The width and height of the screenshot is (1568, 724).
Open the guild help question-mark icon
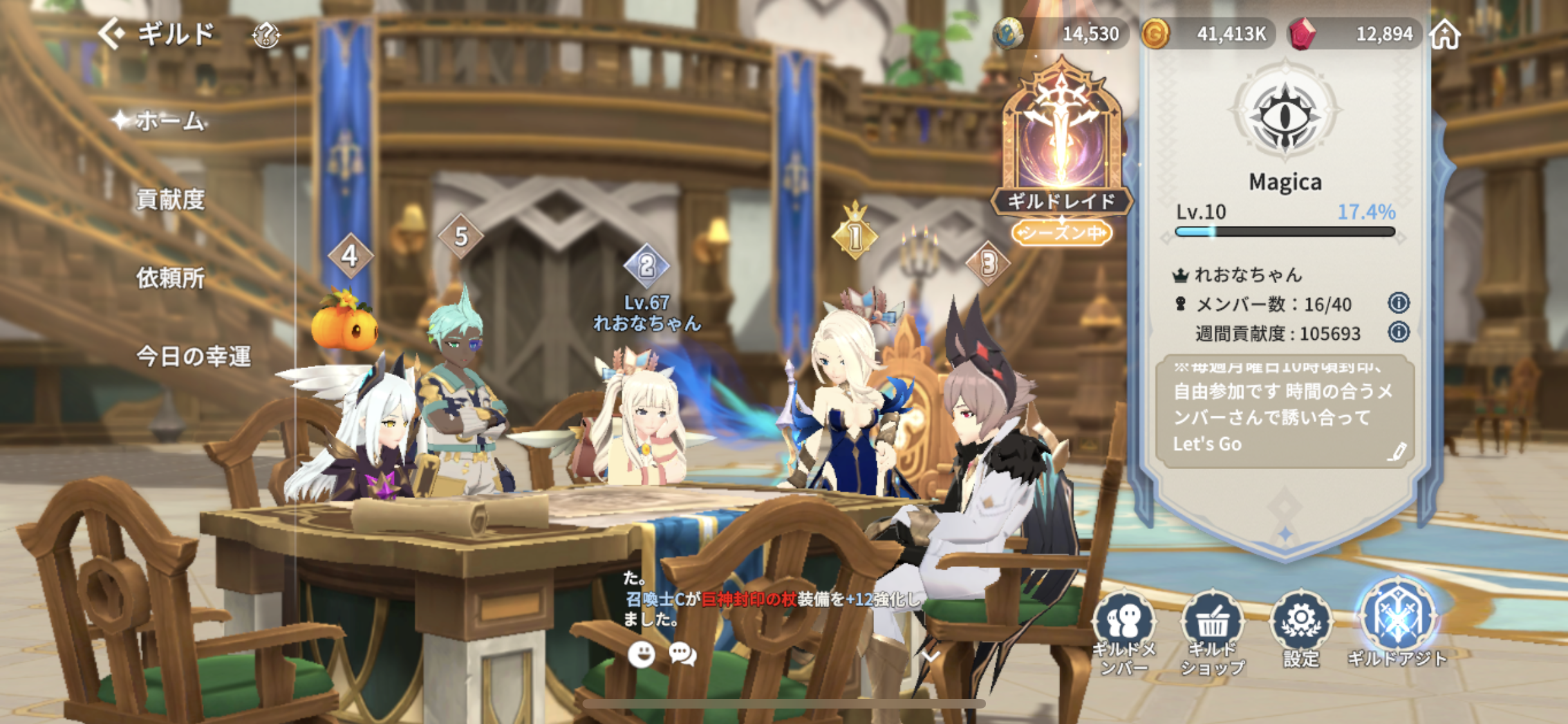coord(265,35)
